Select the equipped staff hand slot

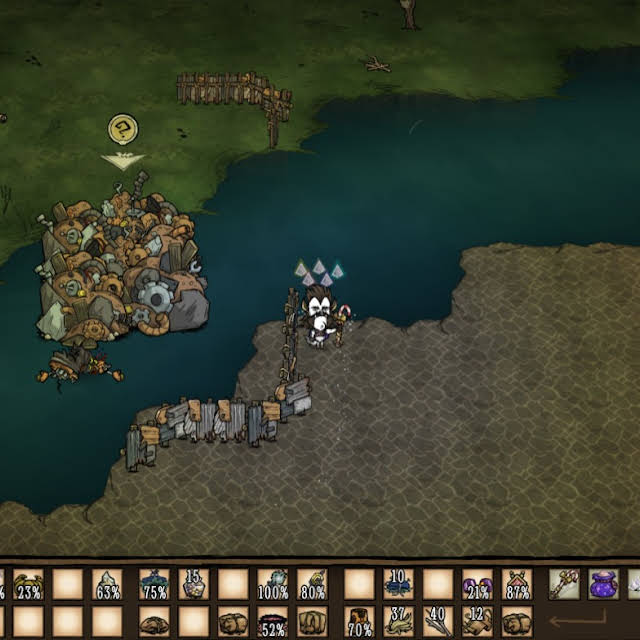pos(564,584)
